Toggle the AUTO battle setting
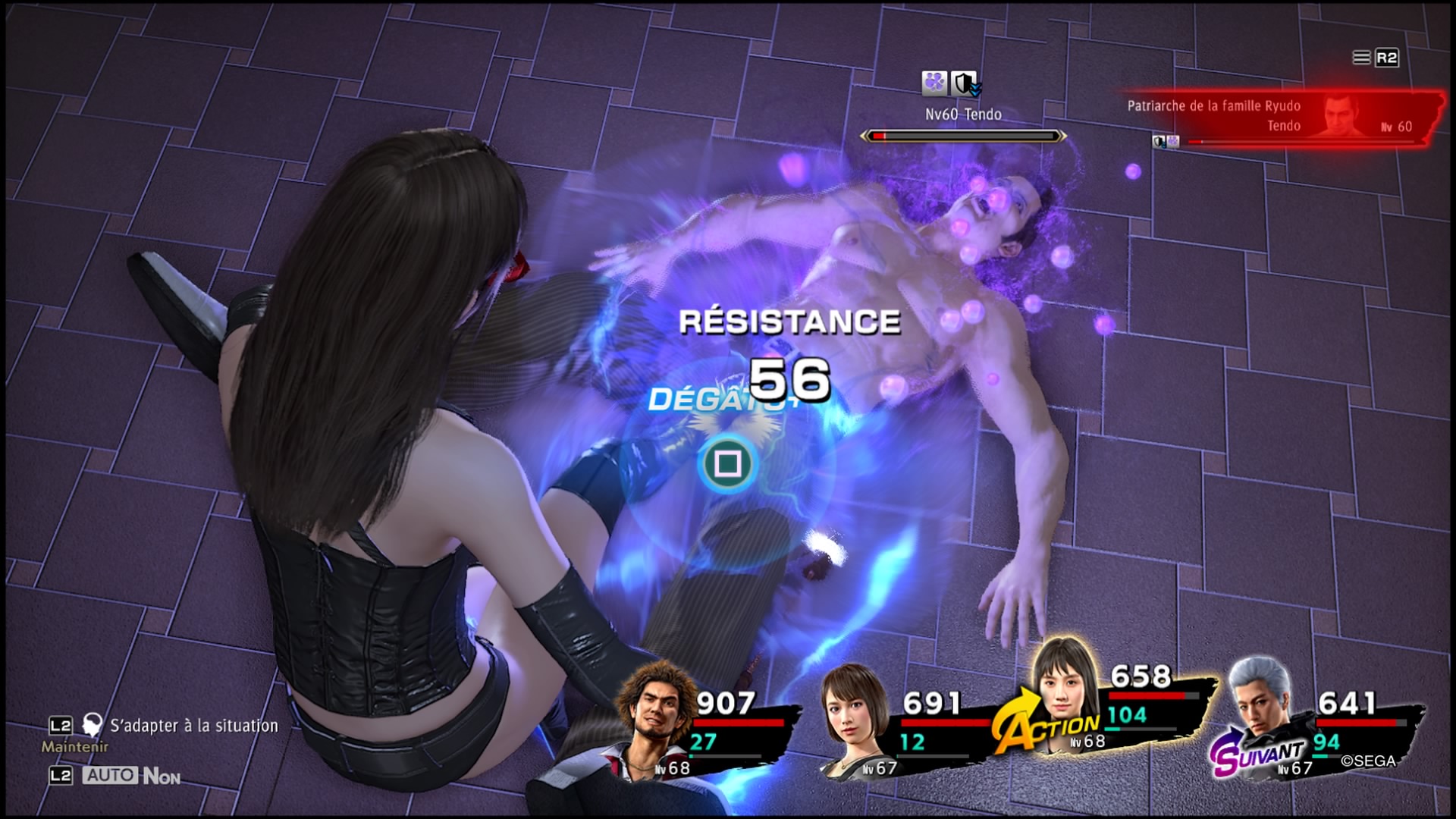 111,775
